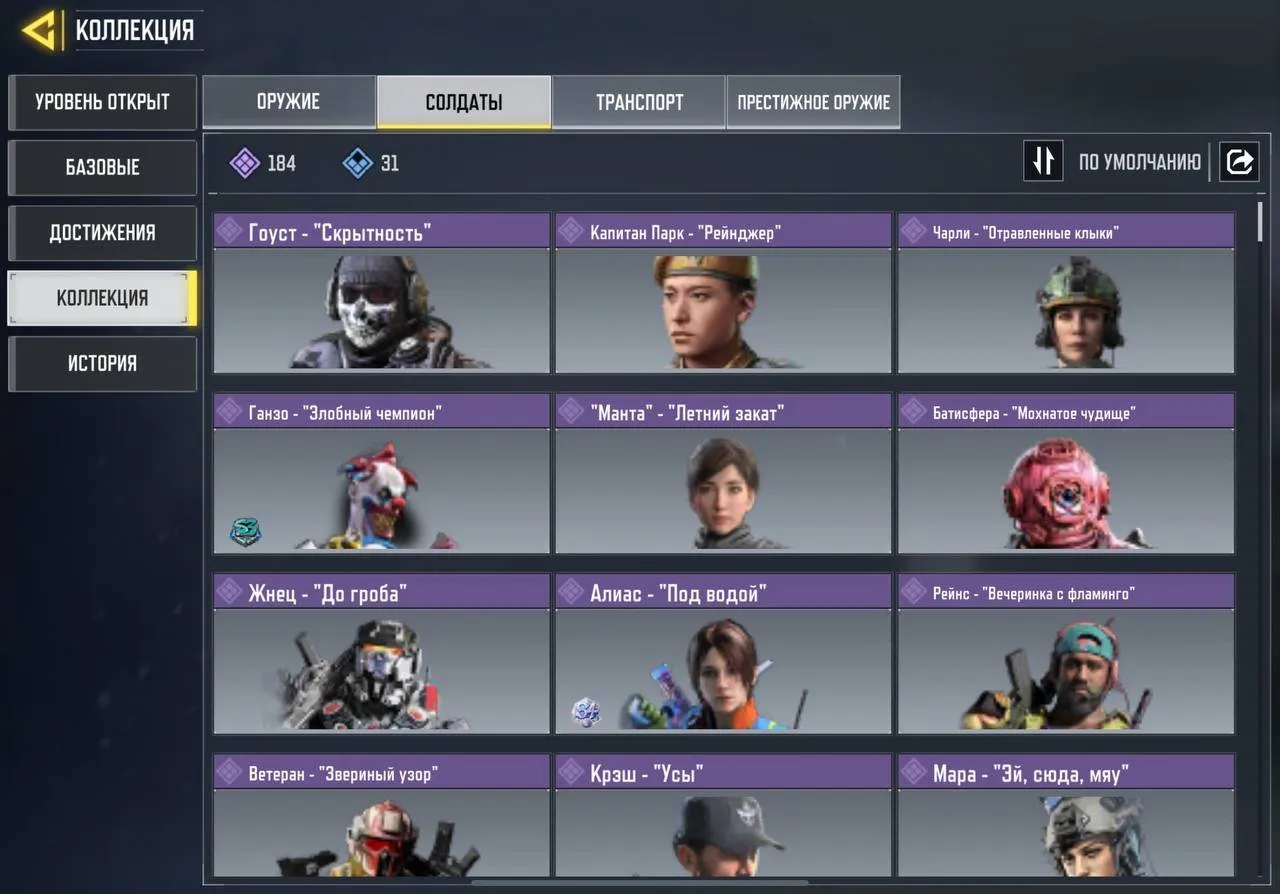Screen dimensions: 1280x894
Task: Open the ИСТОРИЯ section
Action: [101, 363]
